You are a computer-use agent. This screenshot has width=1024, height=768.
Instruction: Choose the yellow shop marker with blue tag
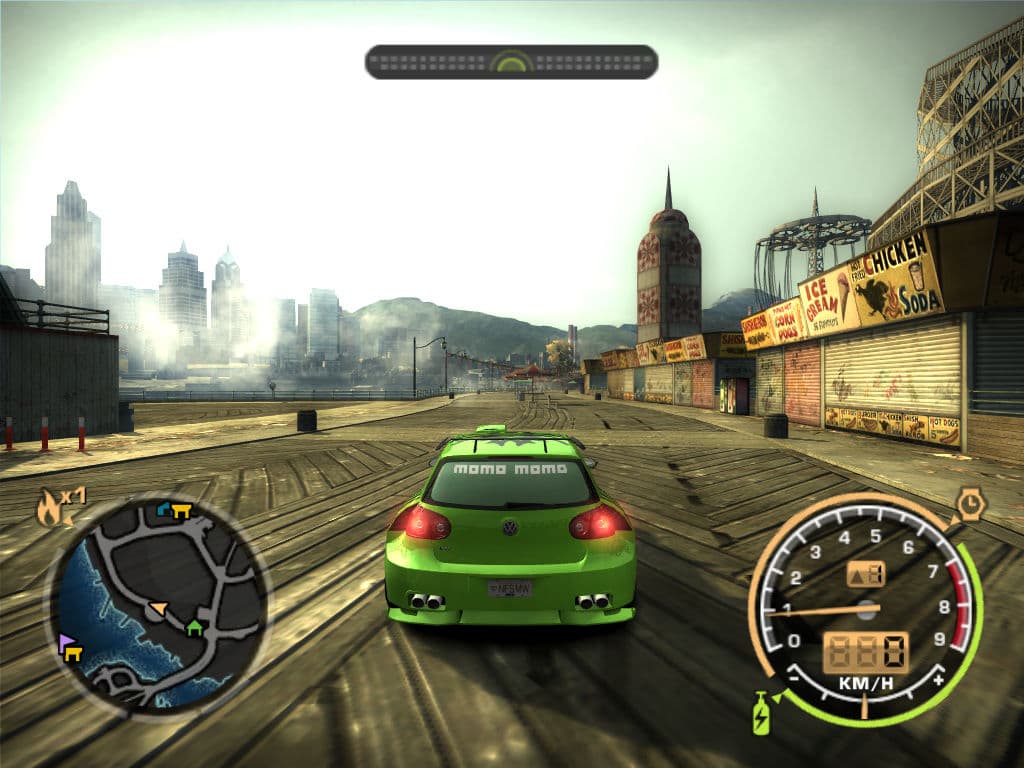(x=175, y=510)
